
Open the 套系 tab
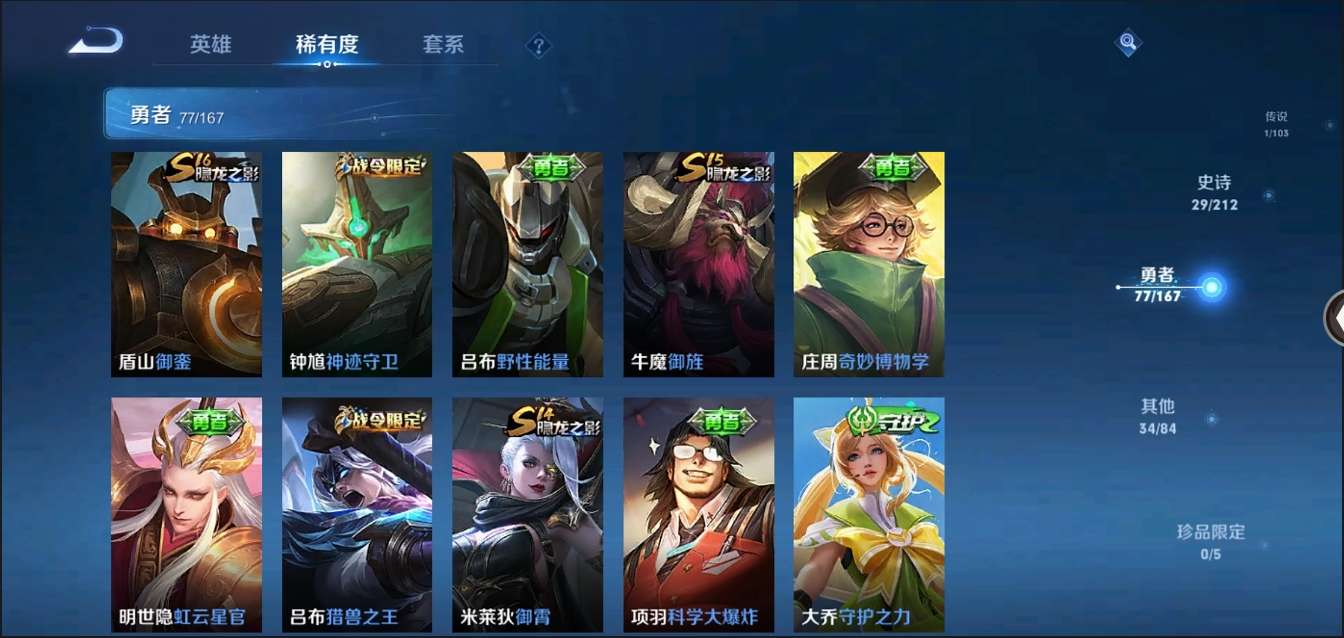click(443, 45)
